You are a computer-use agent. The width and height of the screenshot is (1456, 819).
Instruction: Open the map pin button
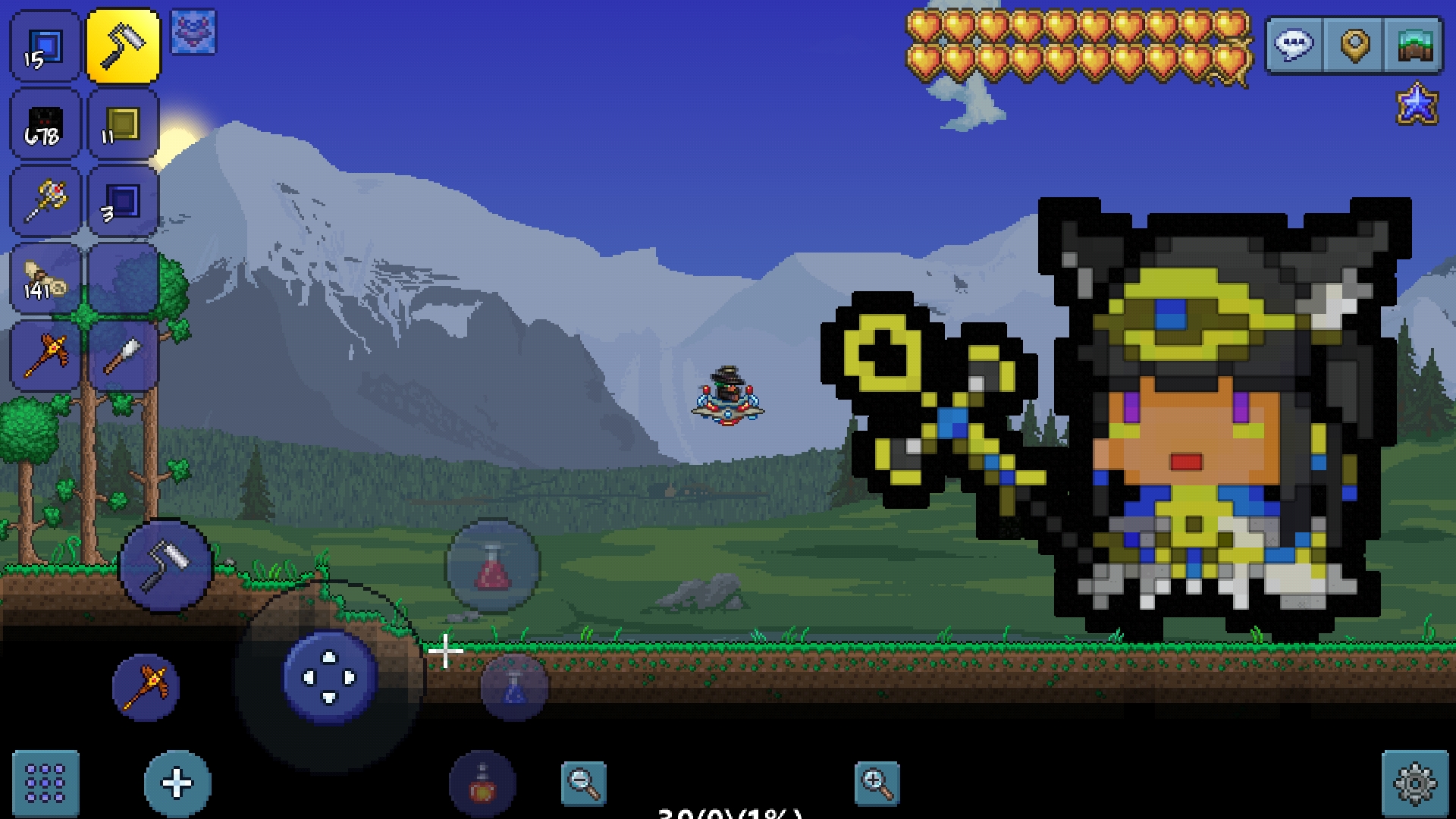(x=1354, y=45)
